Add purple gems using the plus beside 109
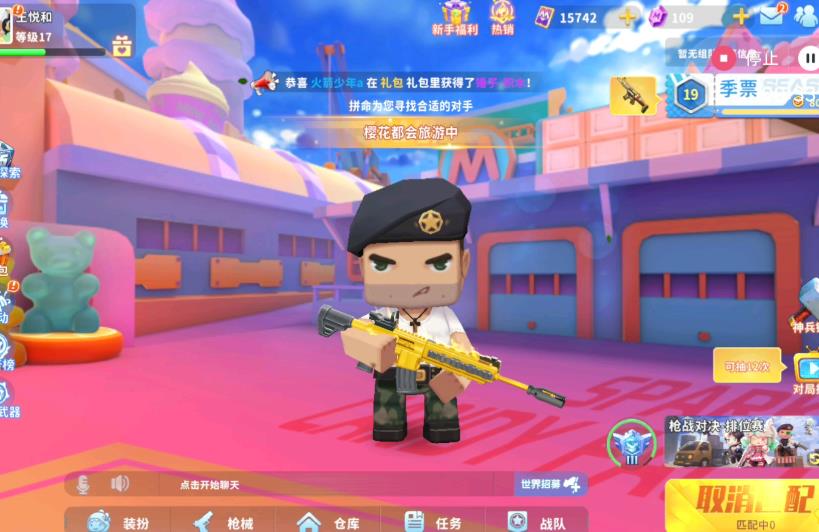 [741, 17]
